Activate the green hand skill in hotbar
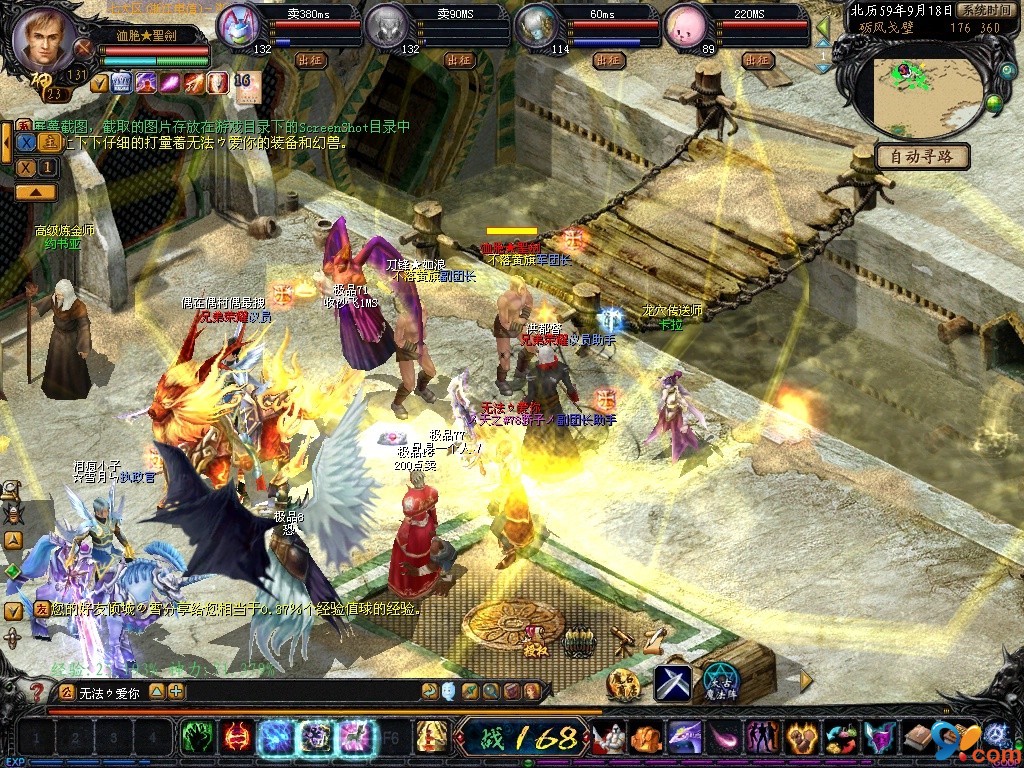This screenshot has height=768, width=1024. pos(196,738)
